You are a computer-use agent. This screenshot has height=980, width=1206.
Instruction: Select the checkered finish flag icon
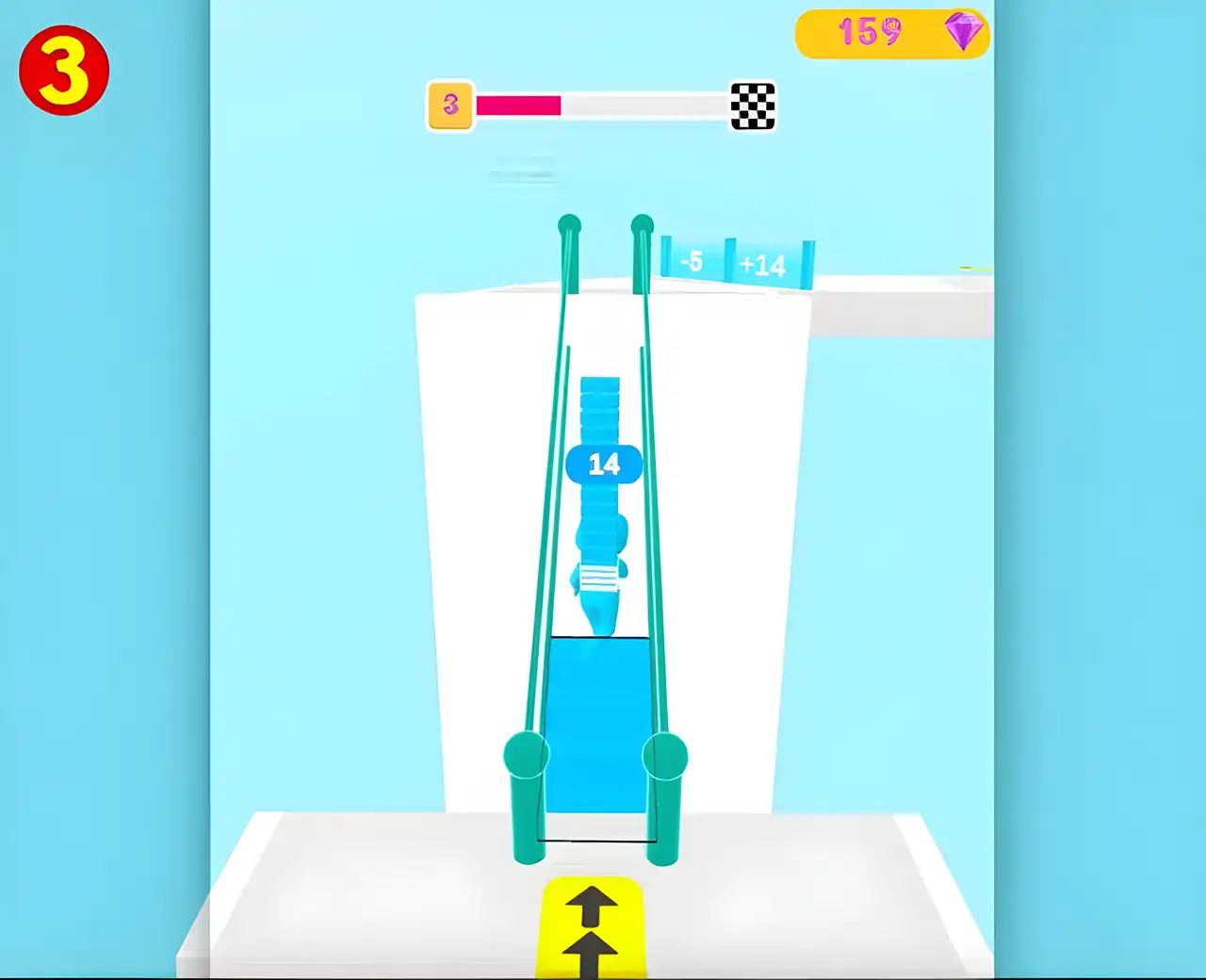(752, 106)
